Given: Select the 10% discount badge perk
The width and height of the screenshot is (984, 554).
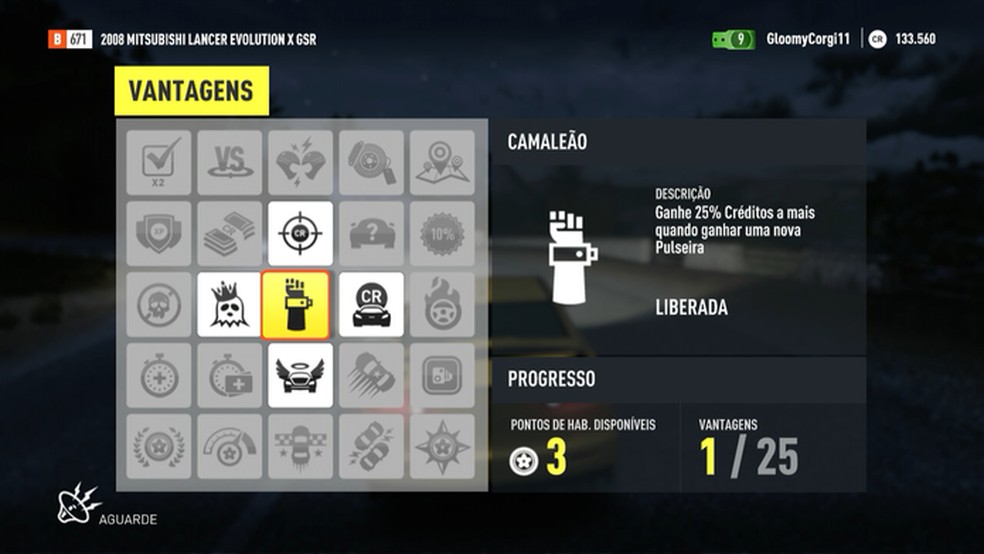Looking at the screenshot, I should tap(442, 233).
